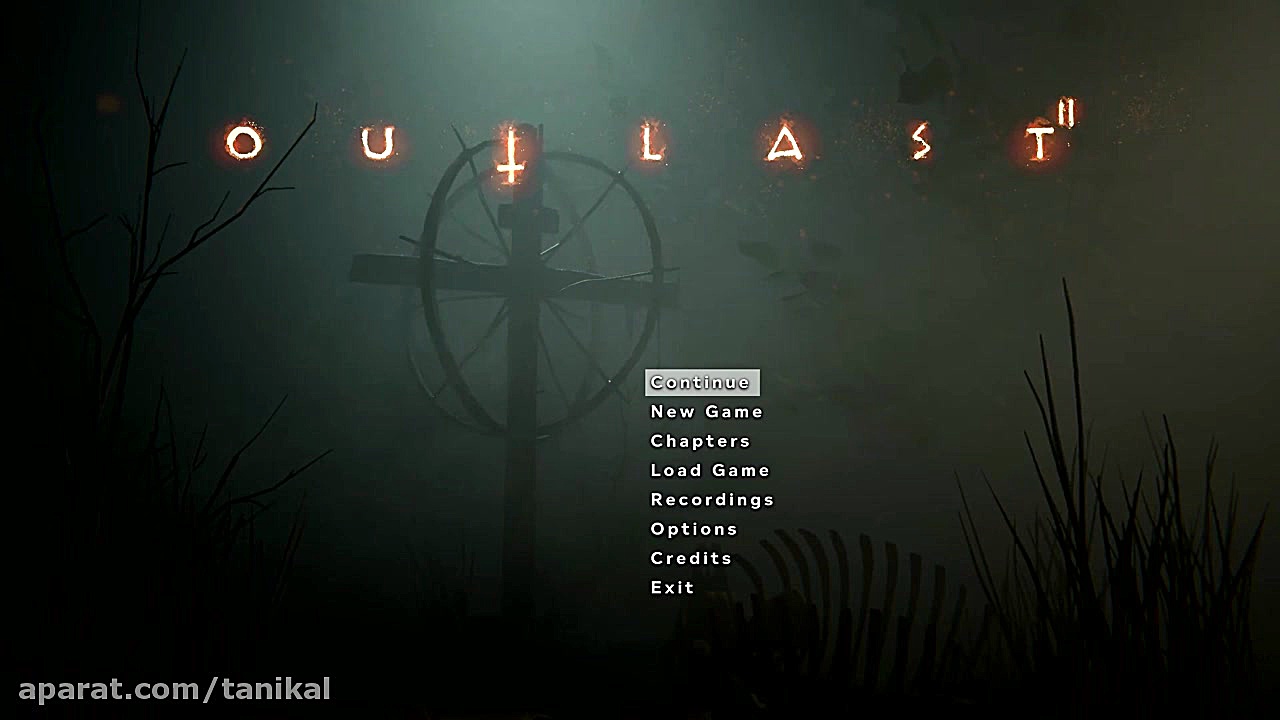Select Chapters below New Game
Image resolution: width=1280 pixels, height=720 pixels.
coord(699,441)
